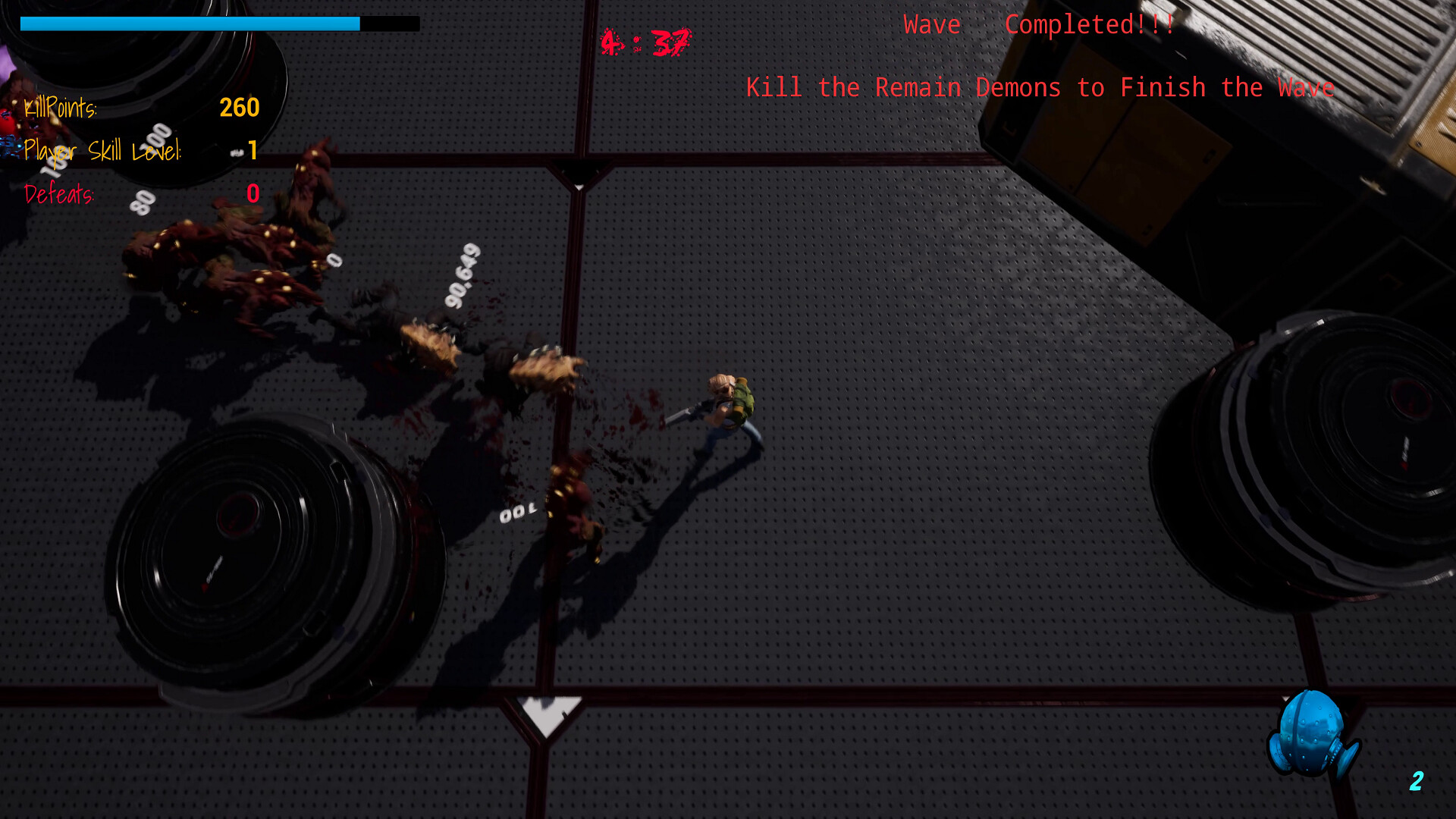Screen dimensions: 1456x819
Task: Click the red timer showing 4:37
Action: 645,42
